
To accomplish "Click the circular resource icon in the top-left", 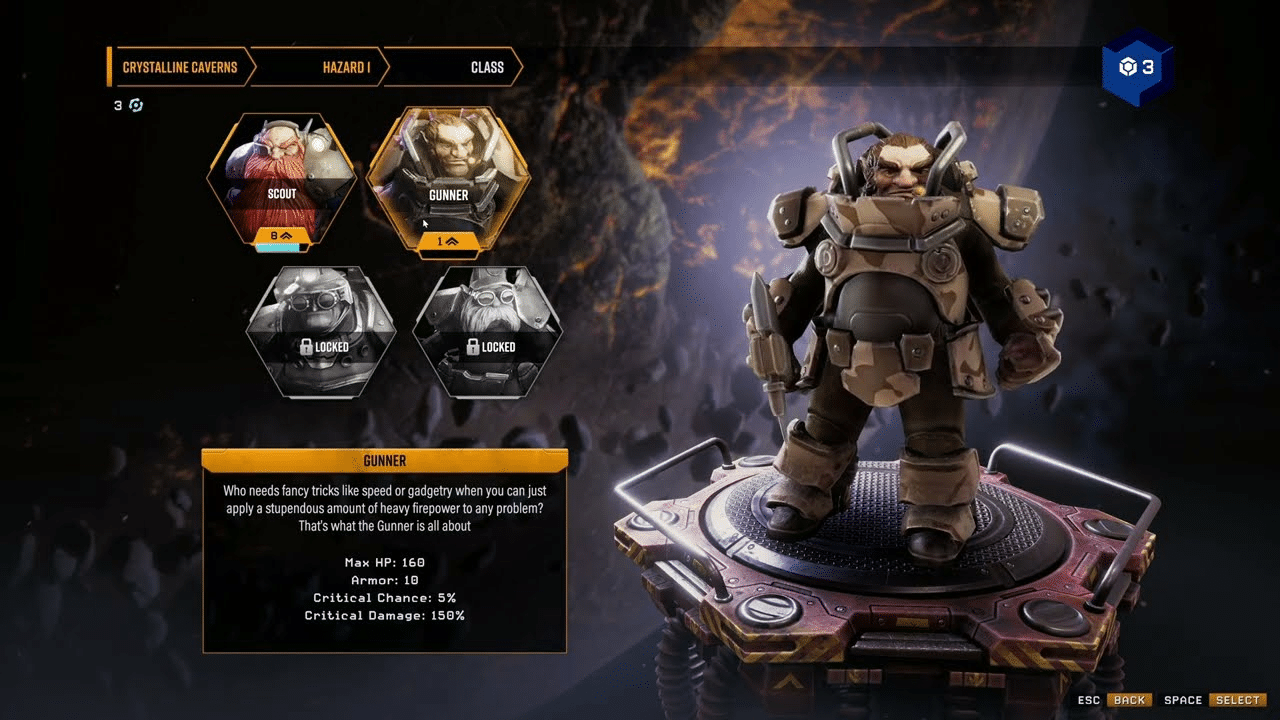I will click(136, 105).
